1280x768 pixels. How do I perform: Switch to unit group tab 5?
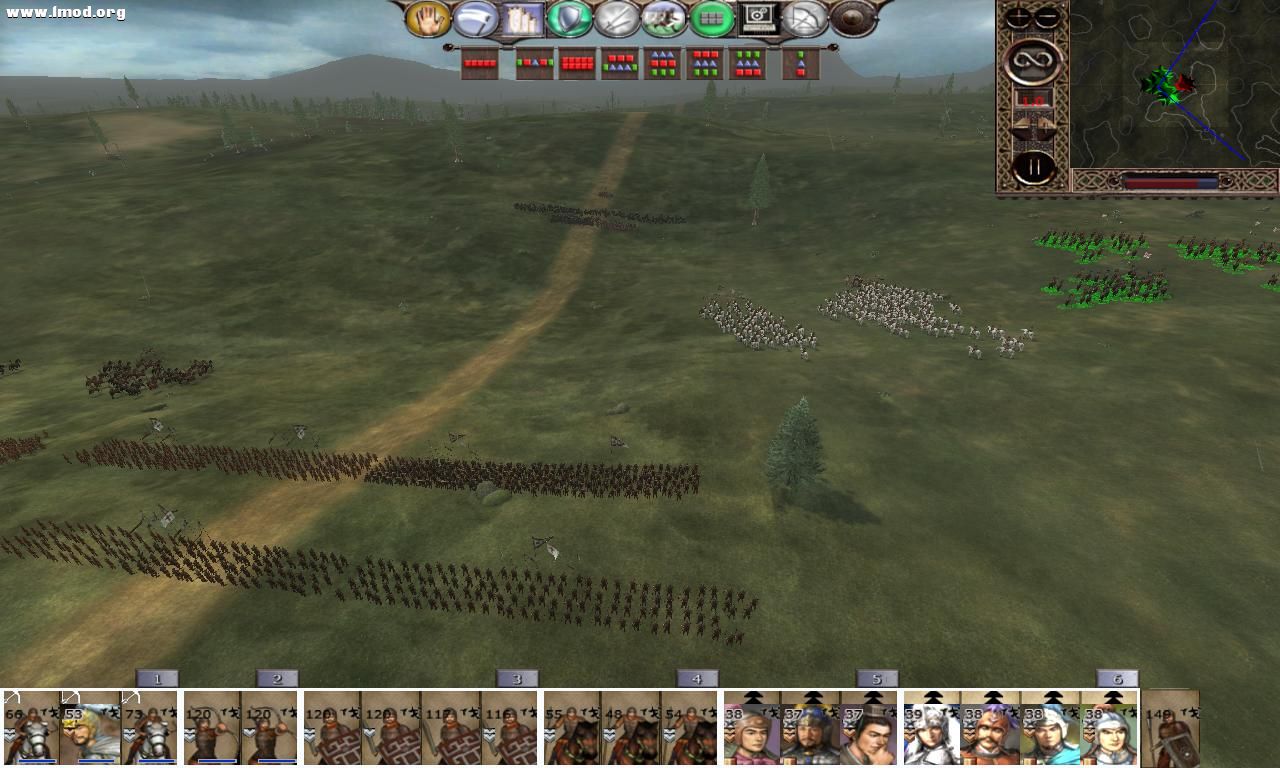[875, 677]
